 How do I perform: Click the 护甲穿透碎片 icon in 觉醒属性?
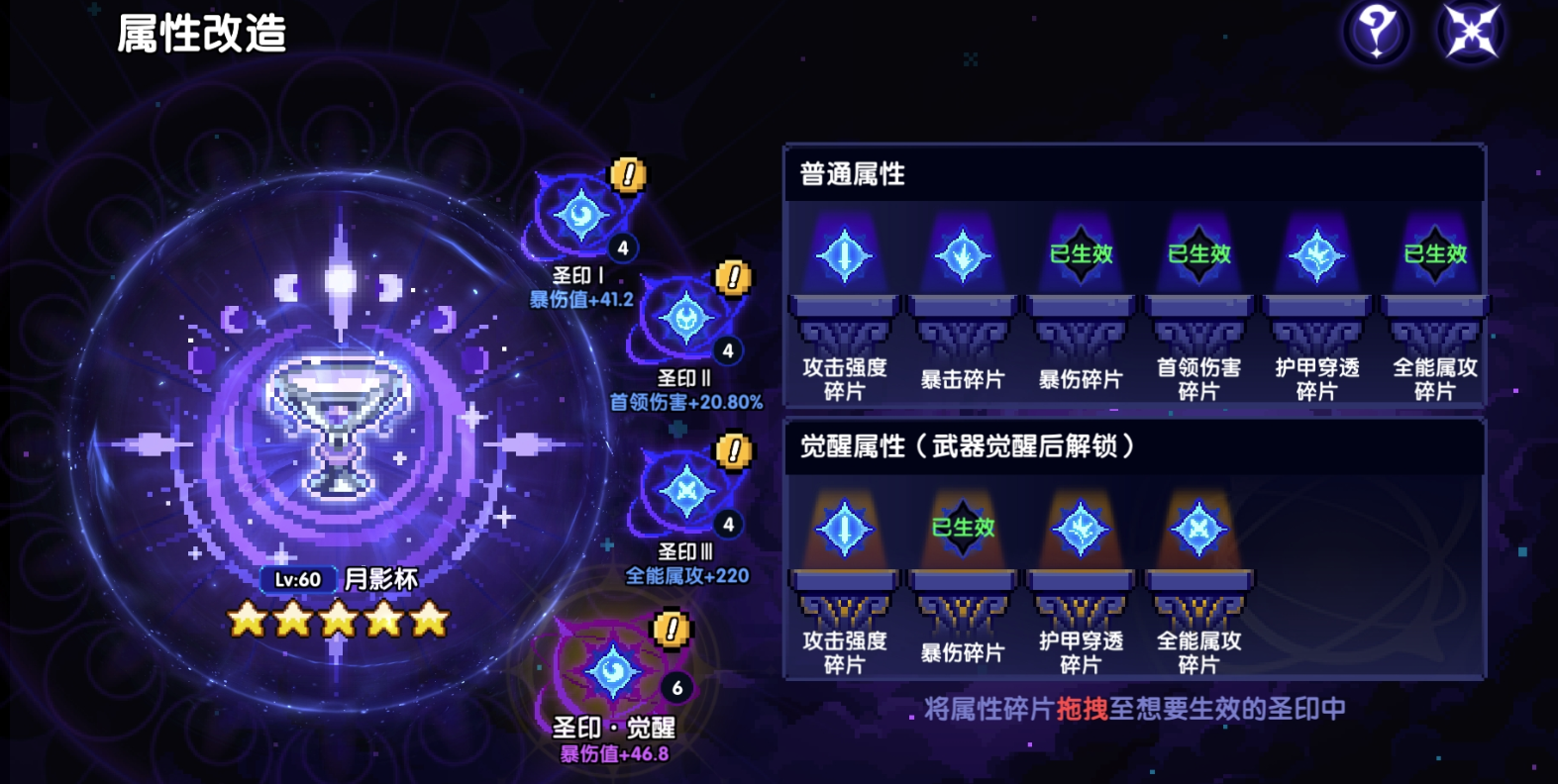tap(1080, 528)
